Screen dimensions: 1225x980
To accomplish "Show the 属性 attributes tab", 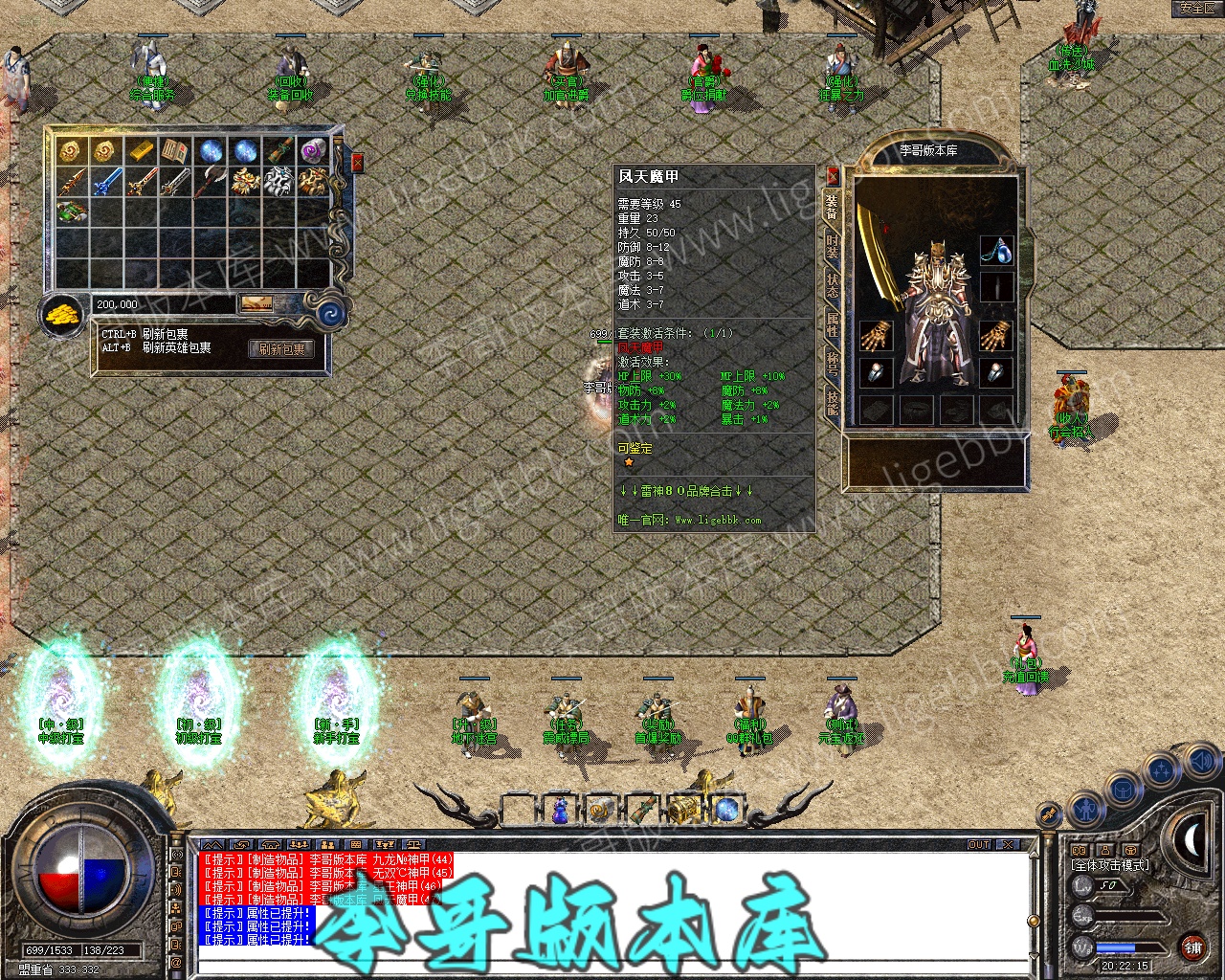I will tap(833, 323).
